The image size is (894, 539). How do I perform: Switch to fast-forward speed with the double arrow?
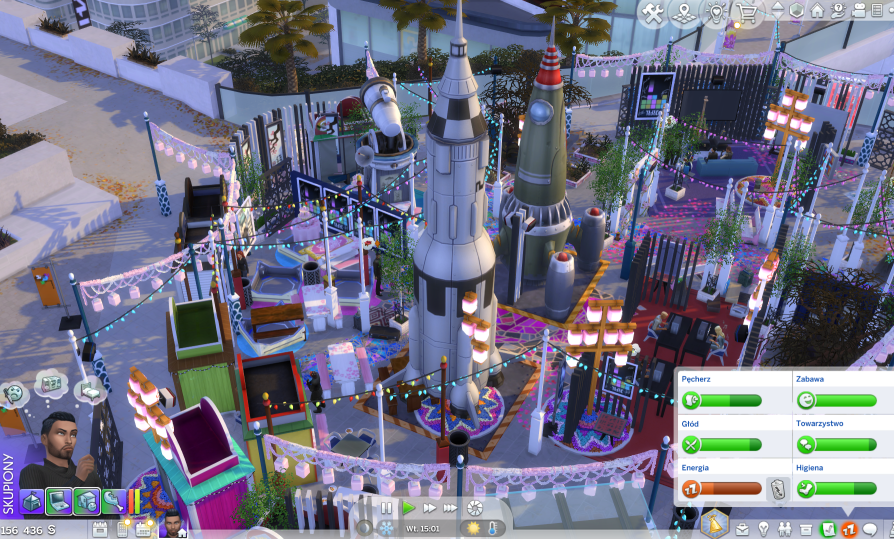(429, 508)
